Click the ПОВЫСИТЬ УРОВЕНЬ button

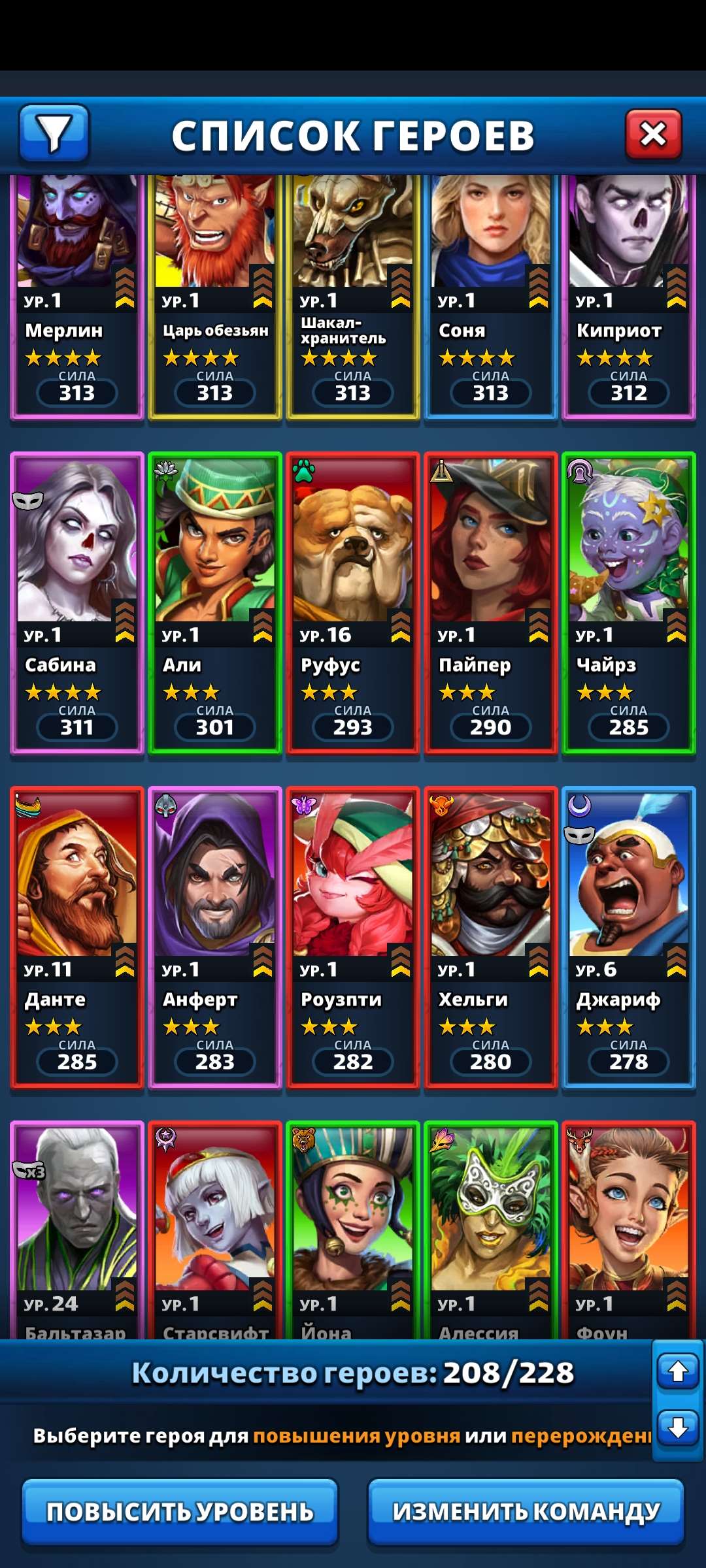pyautogui.click(x=180, y=1512)
